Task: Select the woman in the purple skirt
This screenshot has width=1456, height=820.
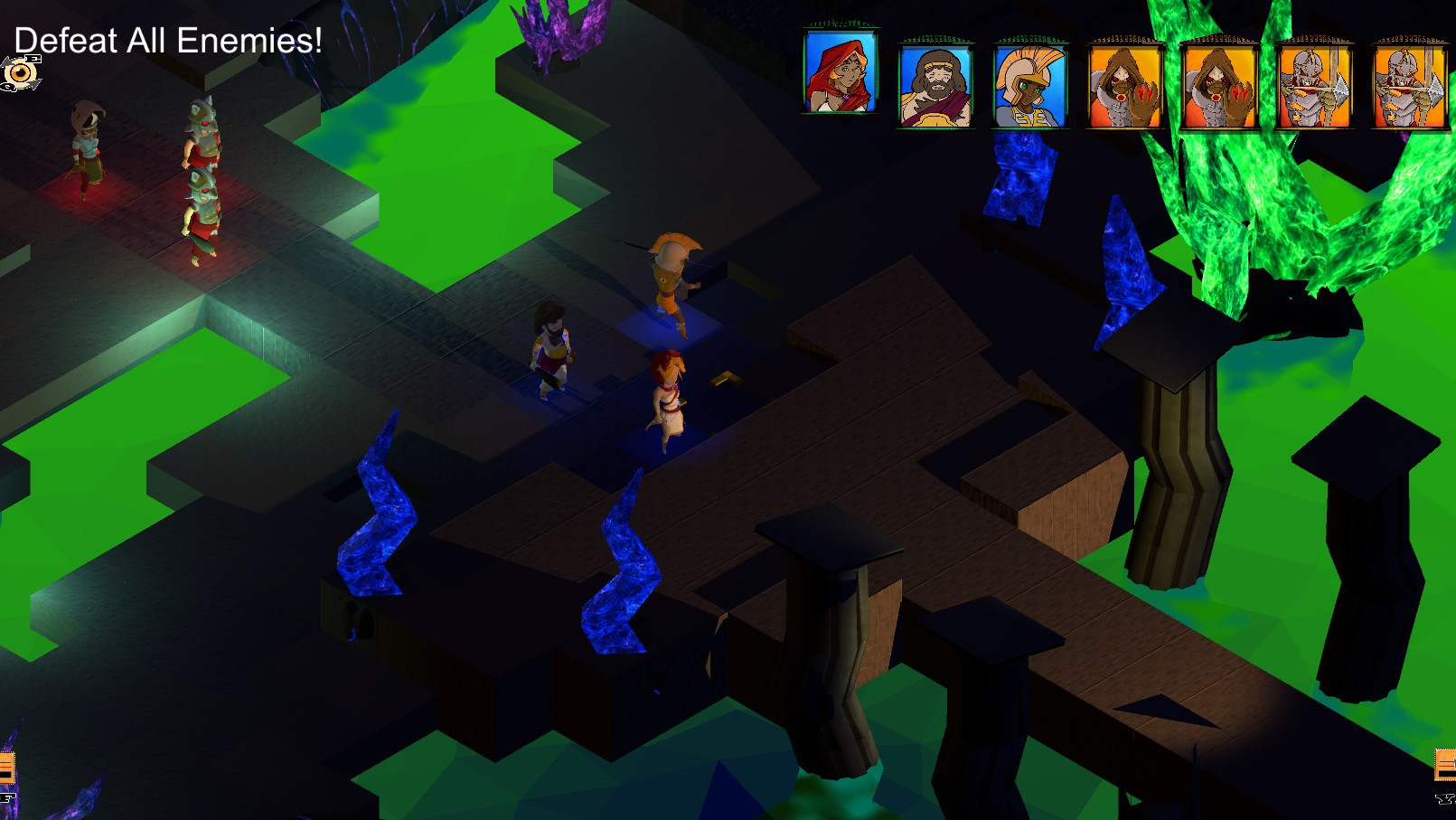Action: point(551,353)
